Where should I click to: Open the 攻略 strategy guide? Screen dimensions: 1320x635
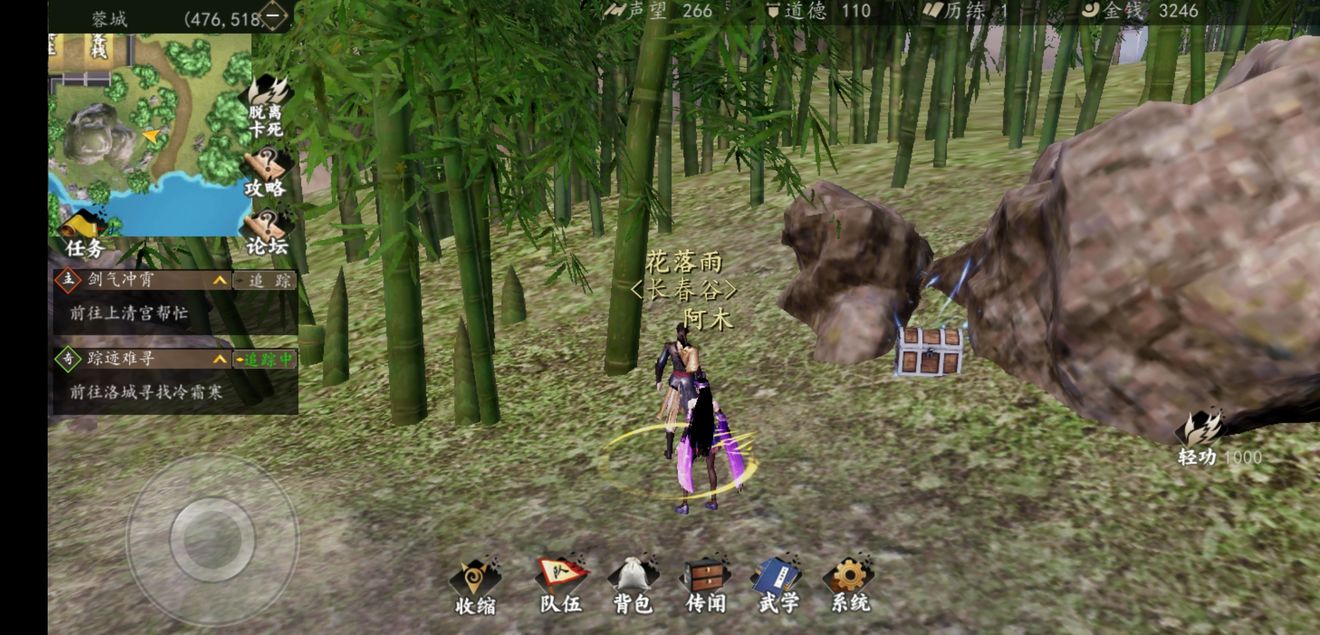coord(266,173)
